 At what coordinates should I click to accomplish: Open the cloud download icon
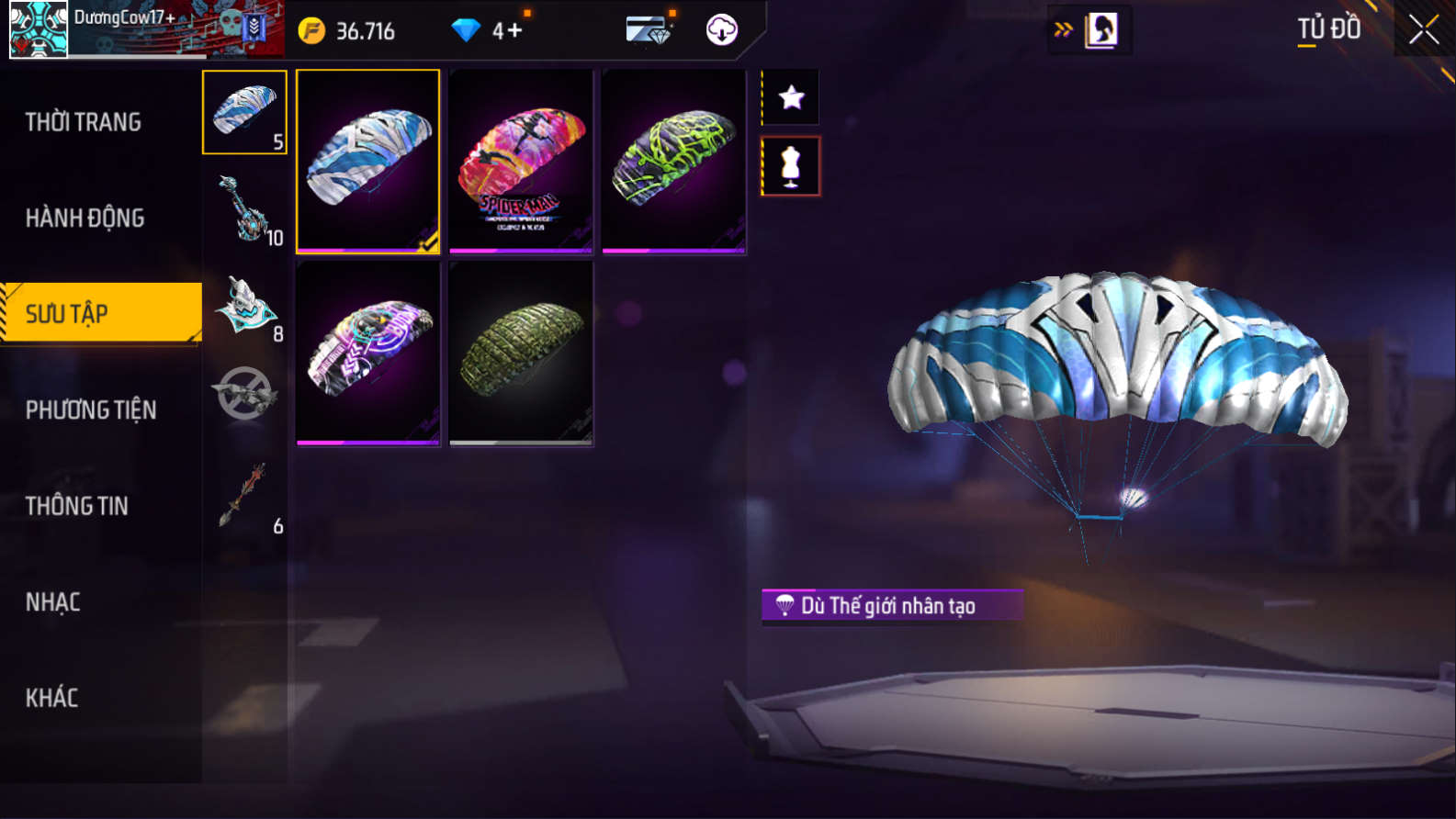point(722,30)
